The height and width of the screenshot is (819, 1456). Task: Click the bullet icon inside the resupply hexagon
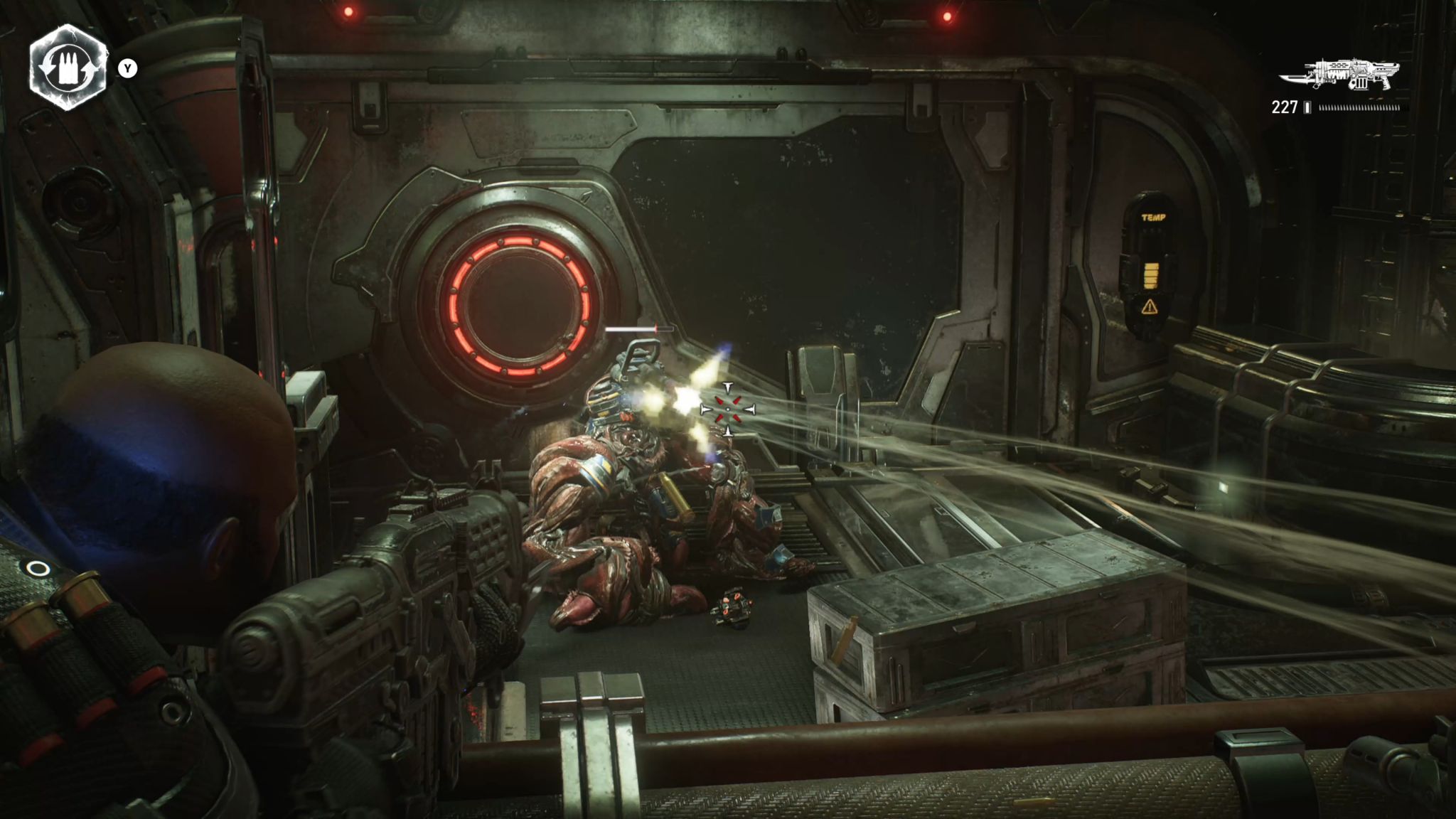68,68
